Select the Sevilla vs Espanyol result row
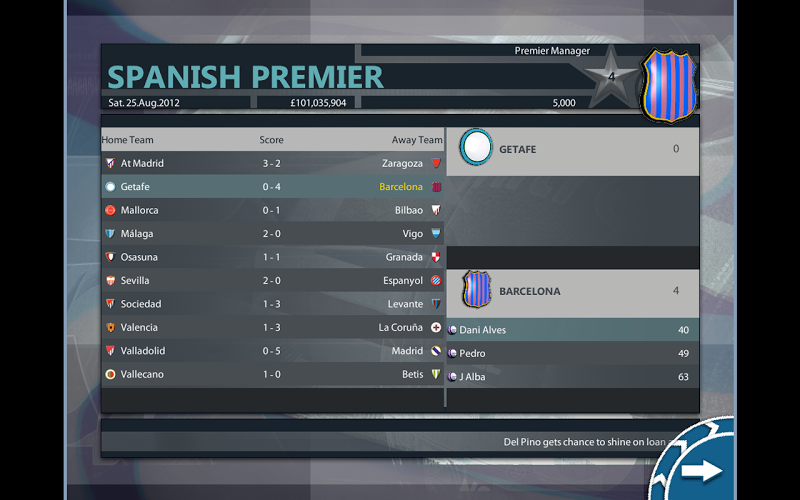 click(273, 281)
